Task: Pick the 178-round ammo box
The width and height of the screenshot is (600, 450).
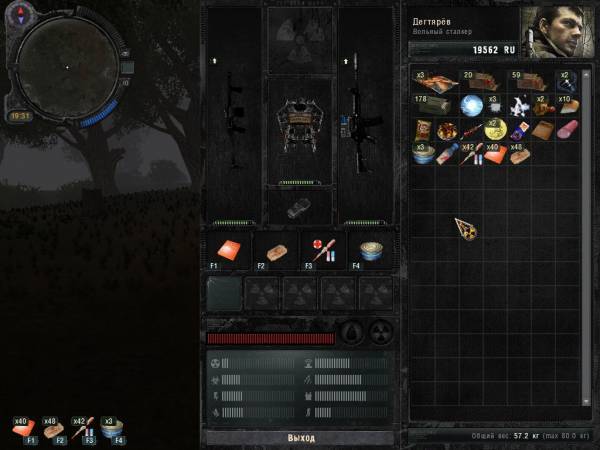Action: [x=432, y=105]
